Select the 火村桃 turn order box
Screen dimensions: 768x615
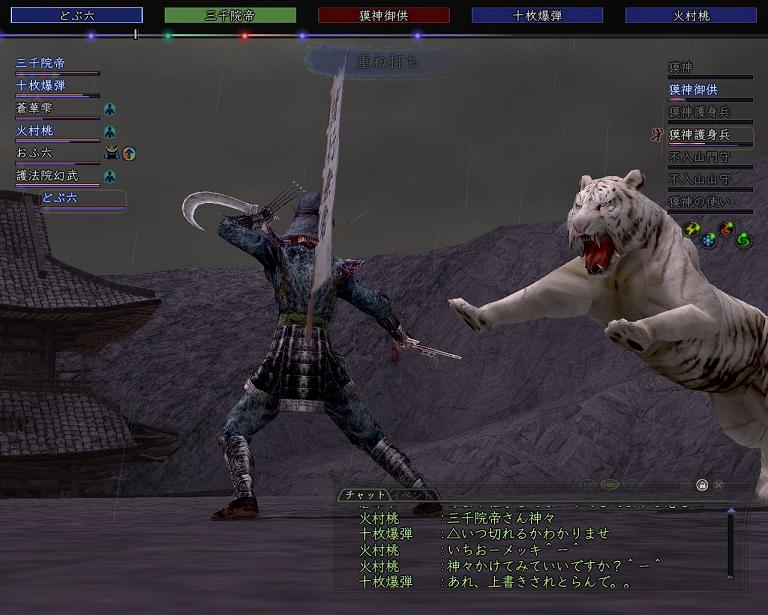pyautogui.click(x=691, y=15)
